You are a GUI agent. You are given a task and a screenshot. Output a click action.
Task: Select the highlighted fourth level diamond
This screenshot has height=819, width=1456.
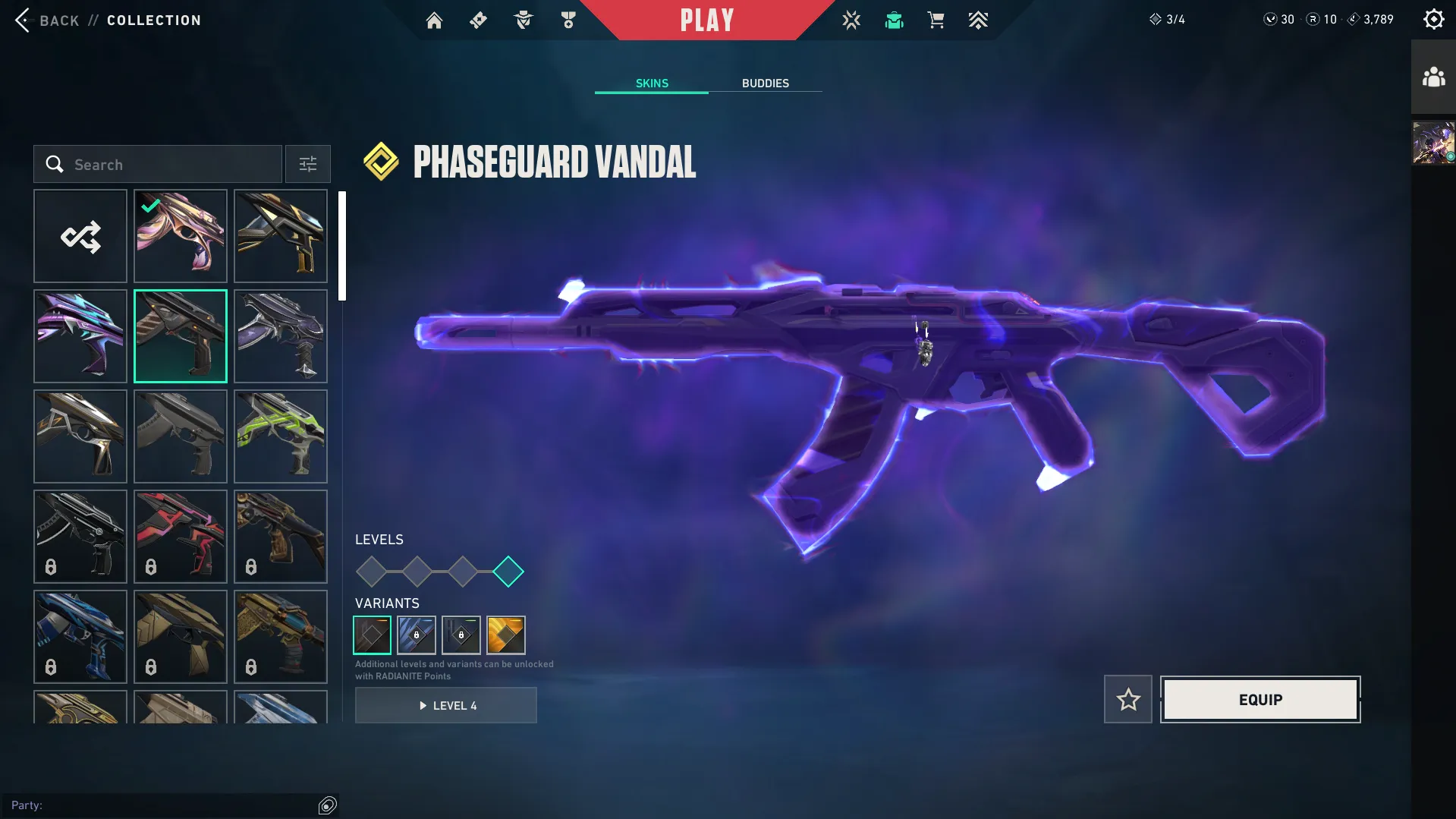pyautogui.click(x=508, y=572)
